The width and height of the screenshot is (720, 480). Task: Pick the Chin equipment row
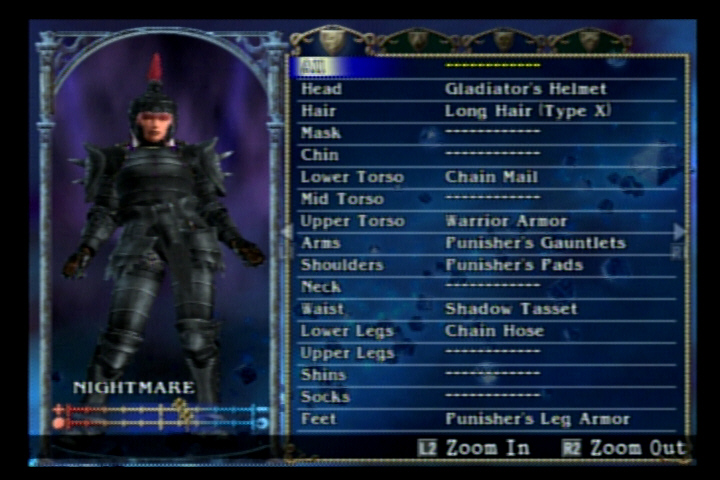[488, 155]
